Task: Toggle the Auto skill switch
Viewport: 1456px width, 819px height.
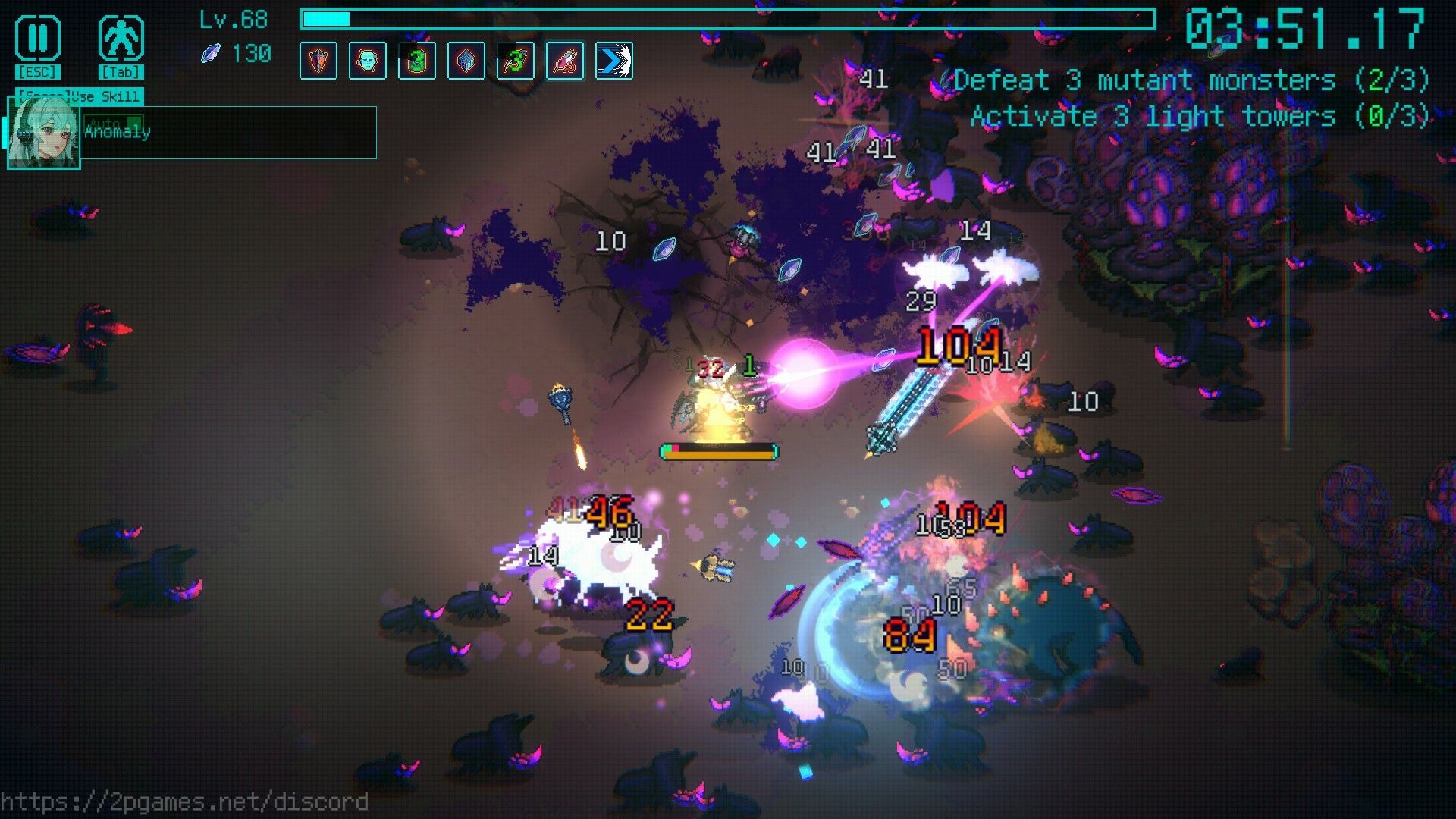Action: pos(115,122)
